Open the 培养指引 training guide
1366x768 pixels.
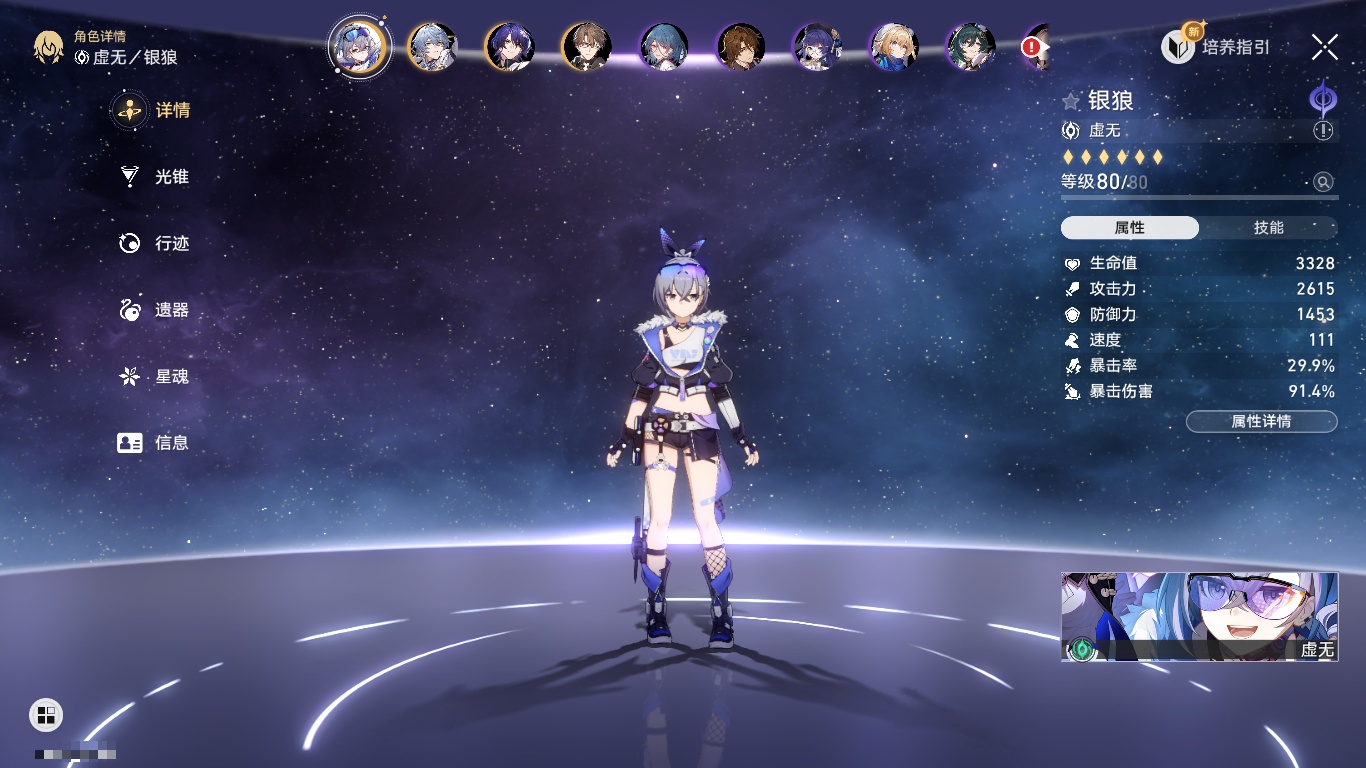pyautogui.click(x=1216, y=46)
